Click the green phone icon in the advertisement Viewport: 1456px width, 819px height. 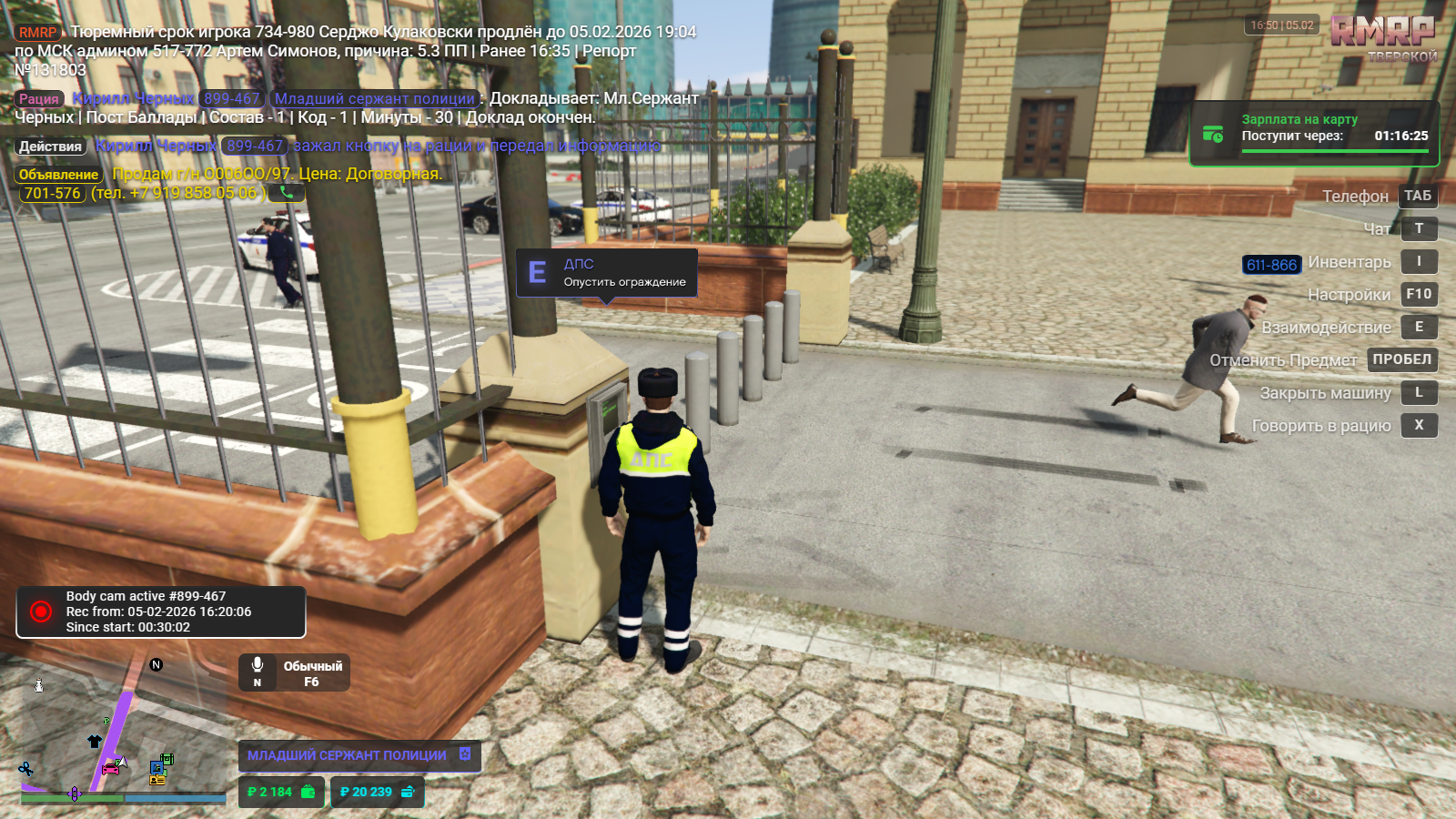(x=287, y=193)
